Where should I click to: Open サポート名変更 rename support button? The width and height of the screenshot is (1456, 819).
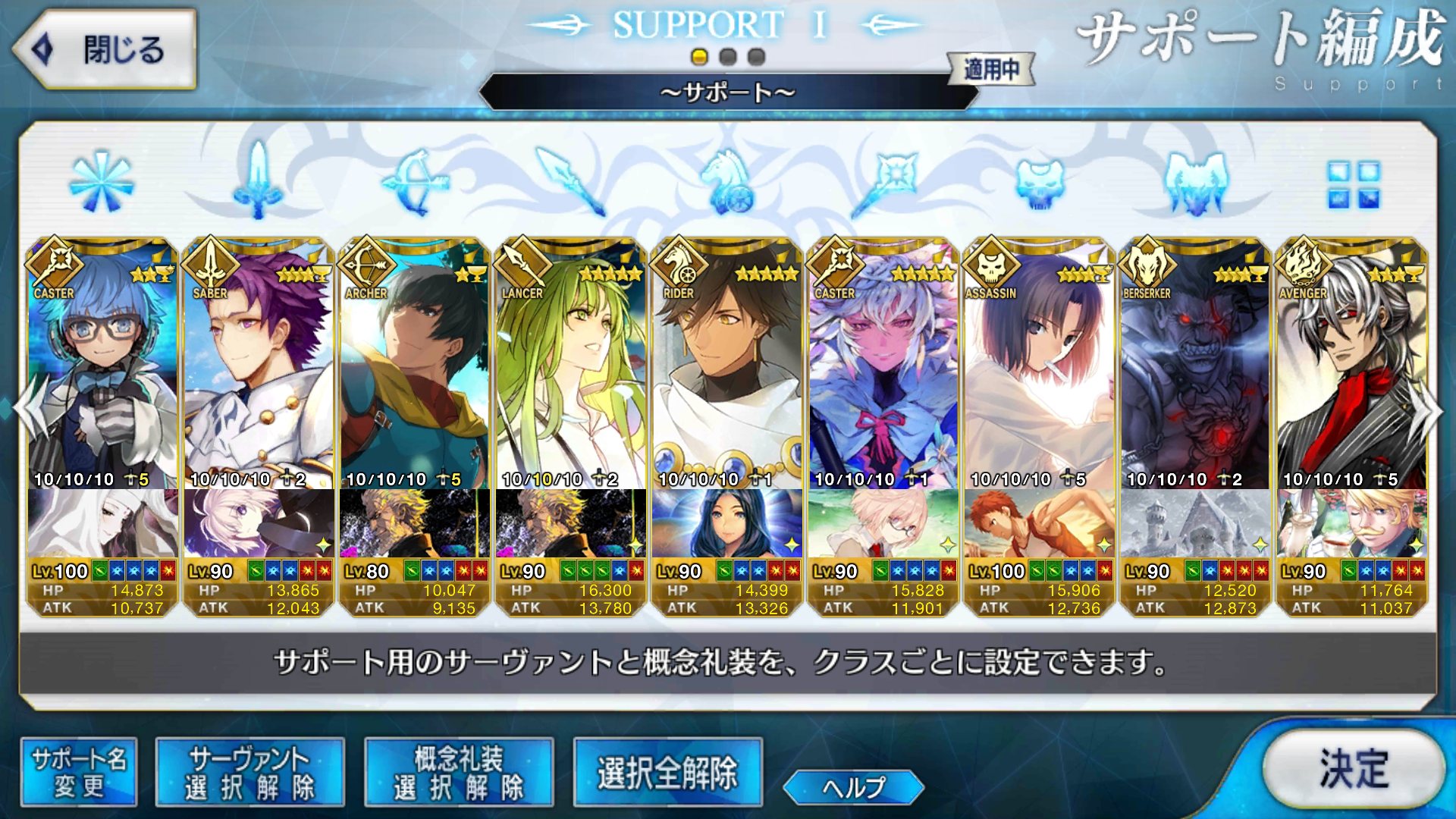coord(79,772)
